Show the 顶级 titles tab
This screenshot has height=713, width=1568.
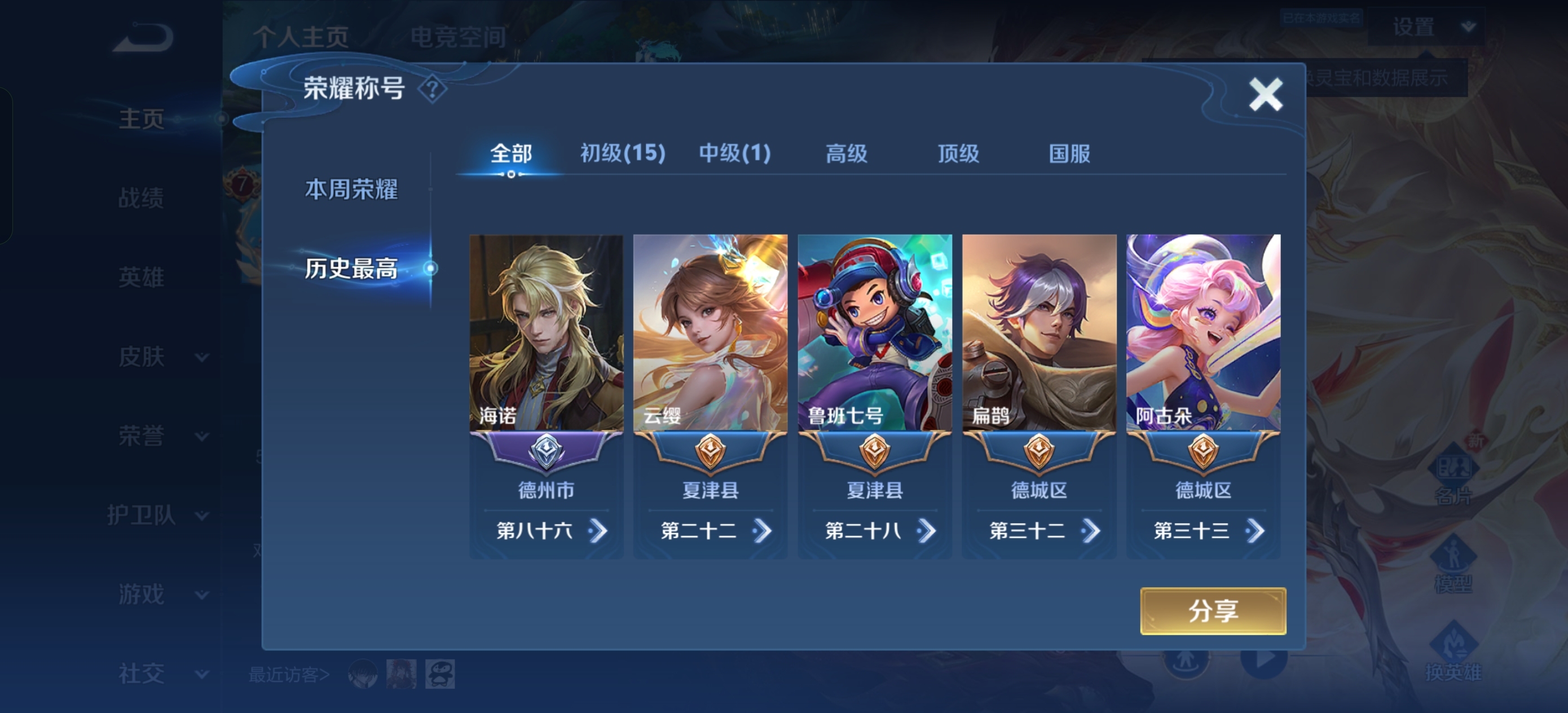(958, 153)
